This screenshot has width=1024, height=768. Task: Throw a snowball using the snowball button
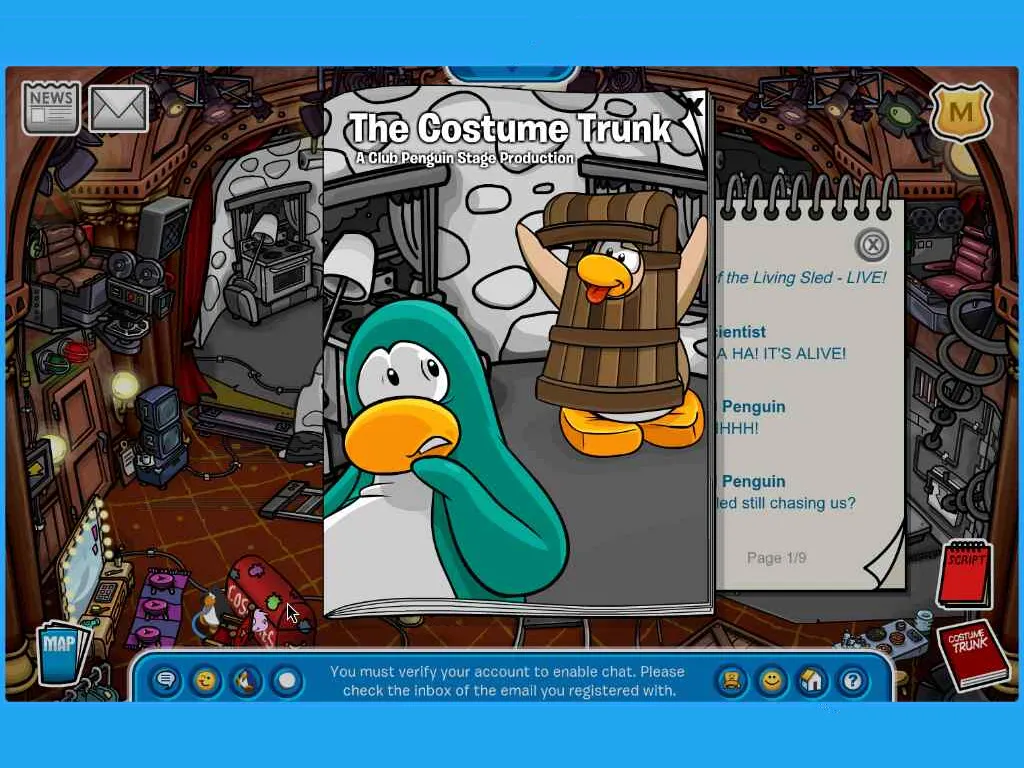(x=287, y=681)
